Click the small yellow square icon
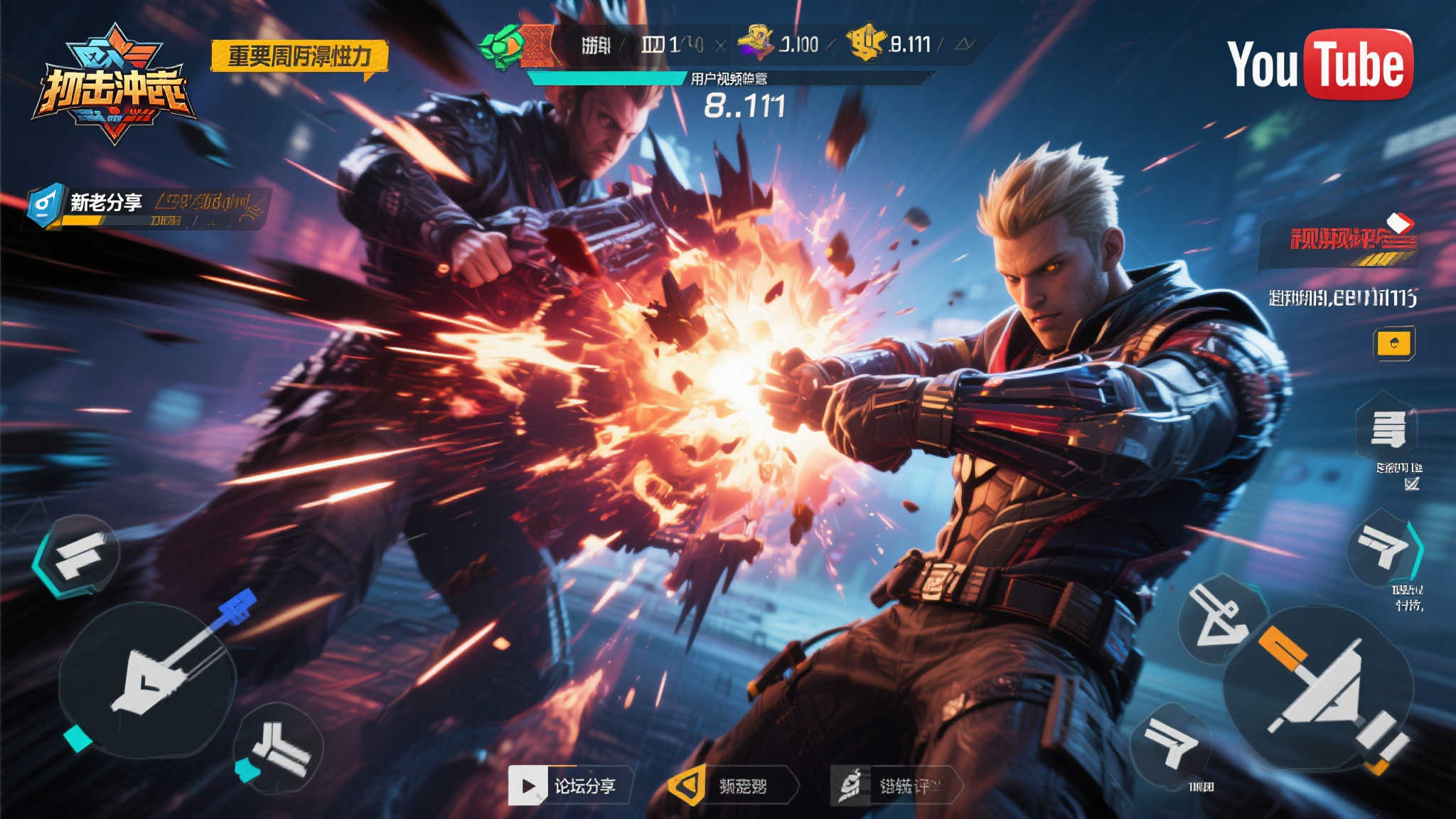Screen dimensions: 1456x819 tap(1393, 343)
